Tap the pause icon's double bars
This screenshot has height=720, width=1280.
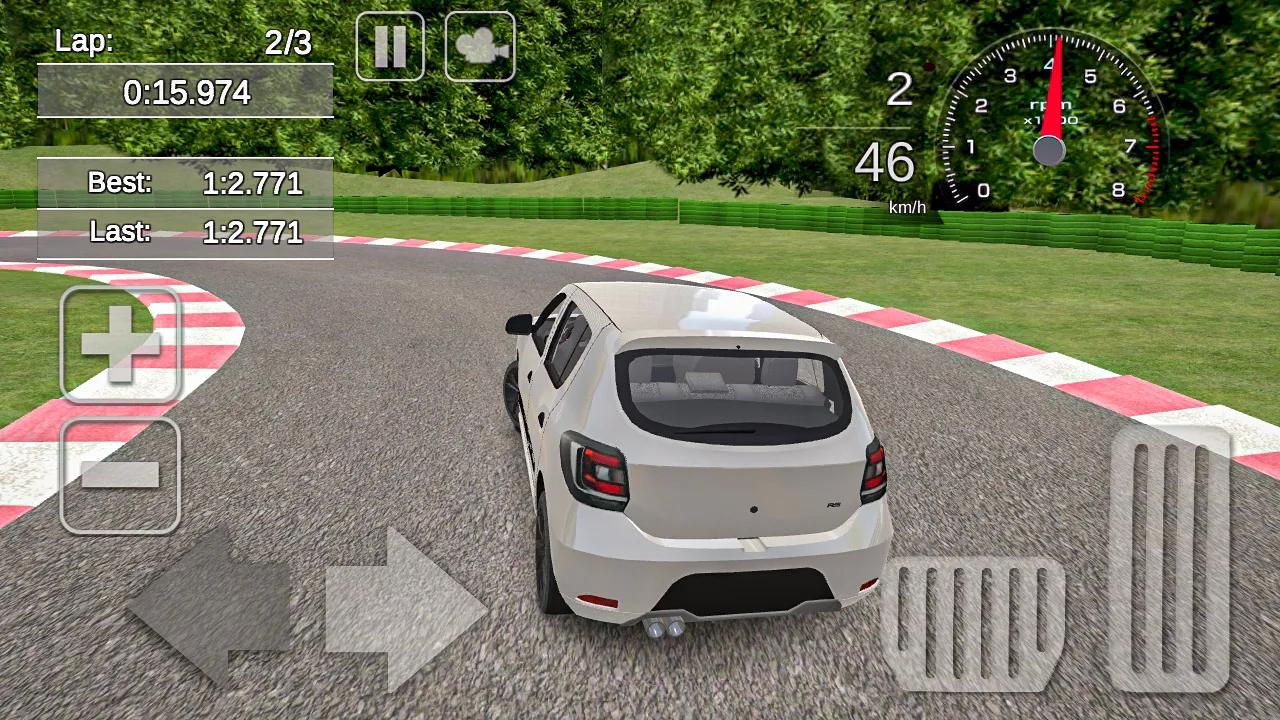coord(390,45)
